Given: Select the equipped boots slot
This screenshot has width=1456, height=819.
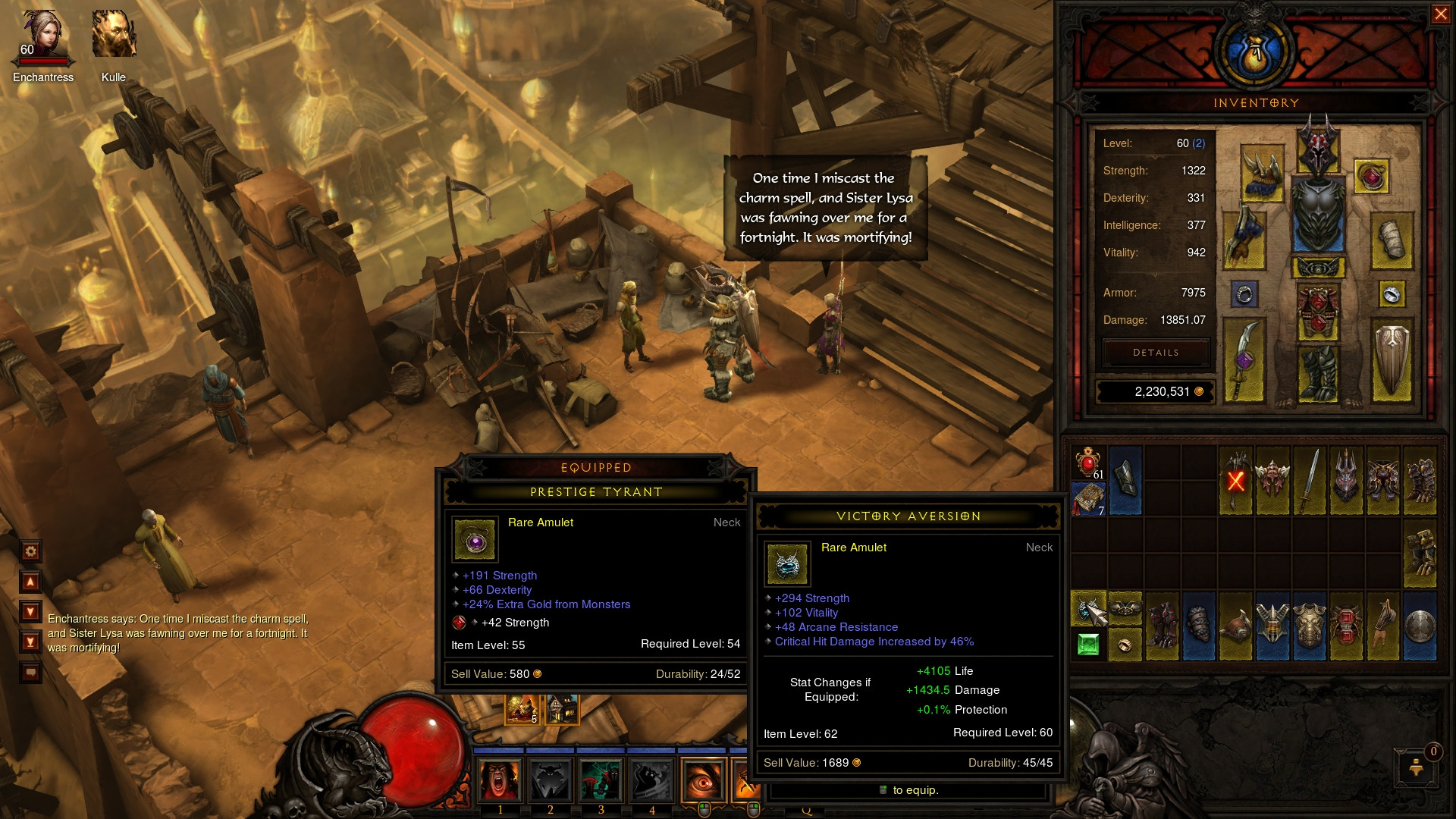Looking at the screenshot, I should (1318, 373).
